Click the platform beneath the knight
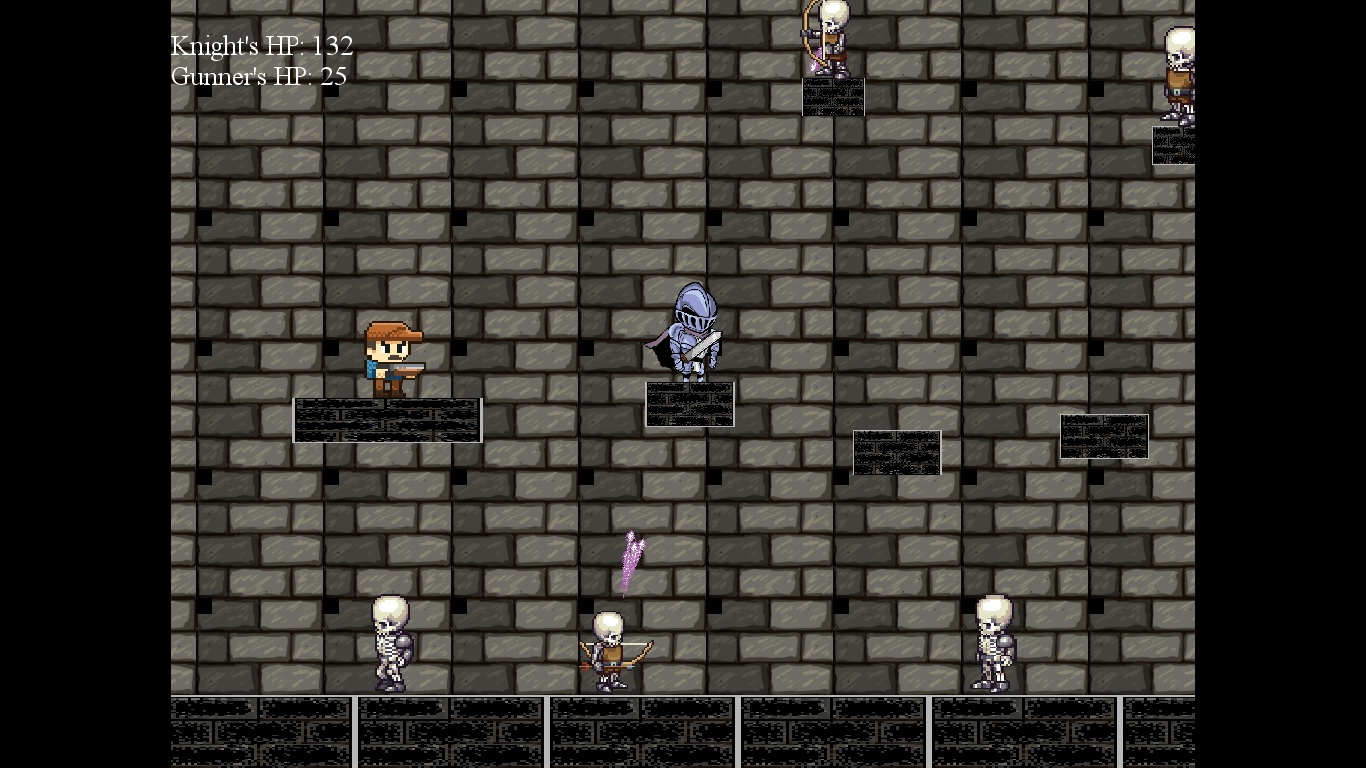Screen dimensions: 1366x768 [690, 404]
